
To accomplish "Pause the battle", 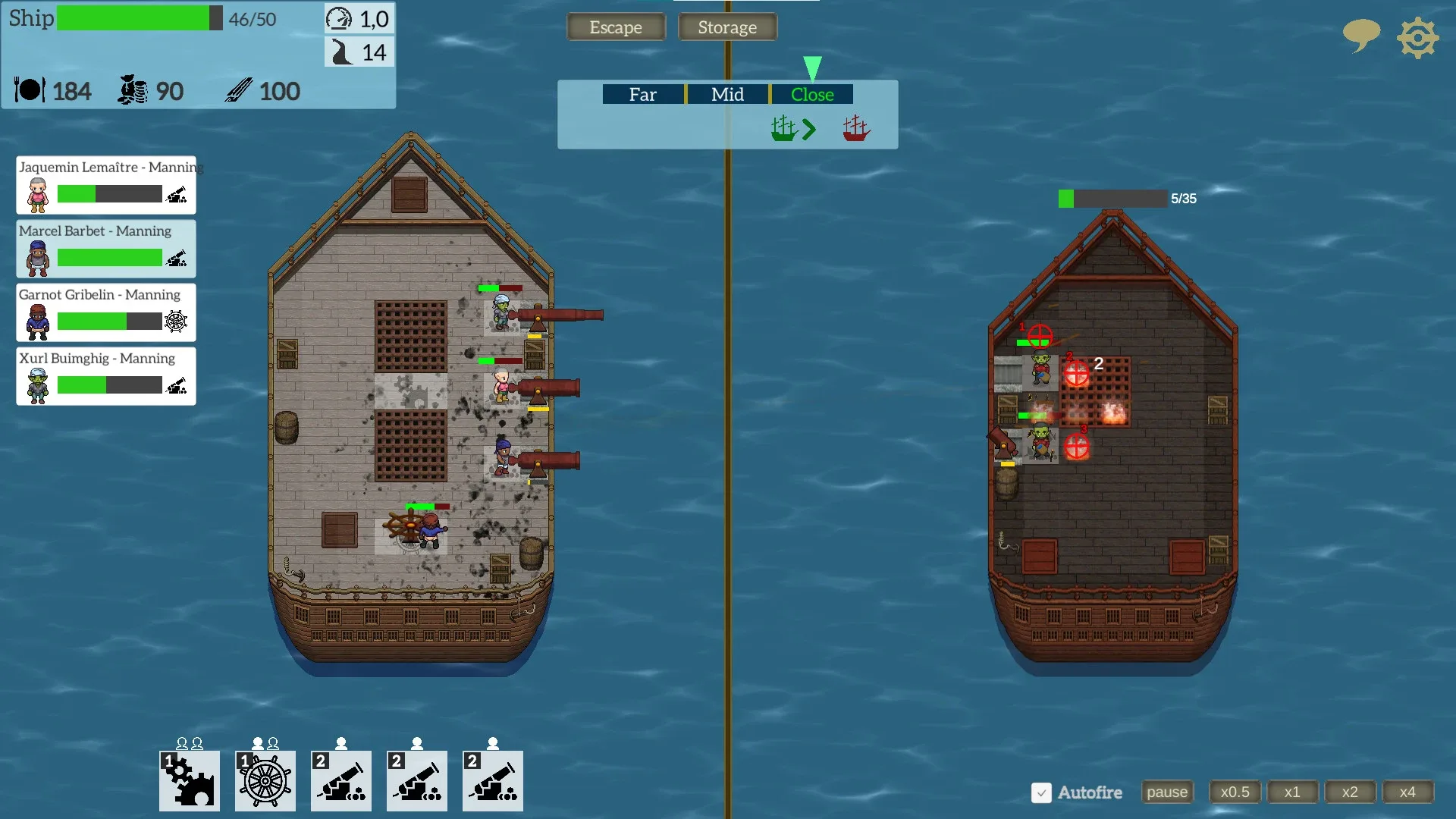I will click(1167, 792).
